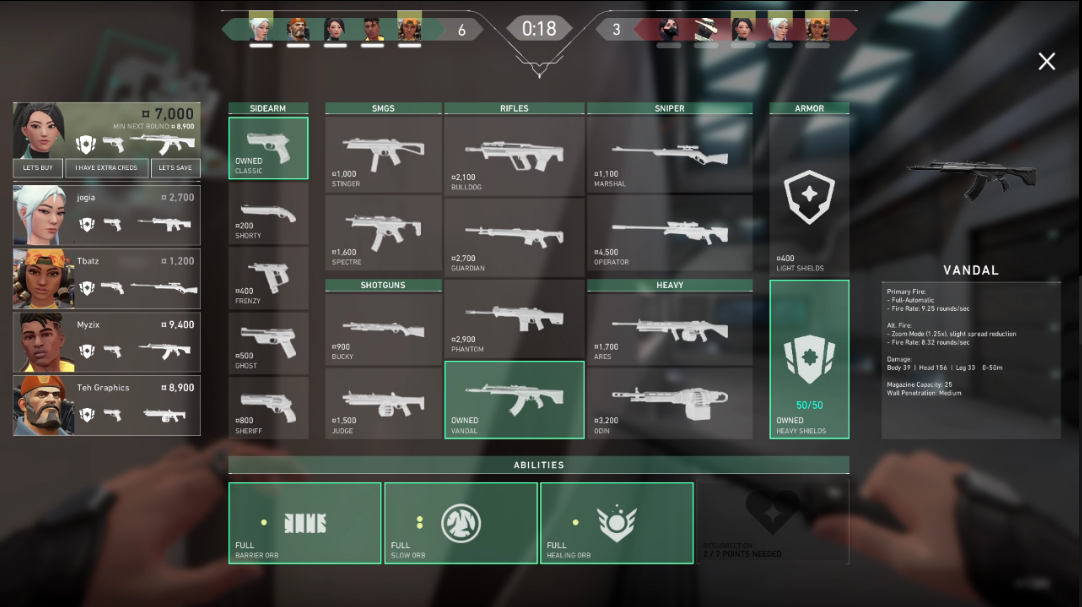Click the Barrier Orb ability

point(305,523)
